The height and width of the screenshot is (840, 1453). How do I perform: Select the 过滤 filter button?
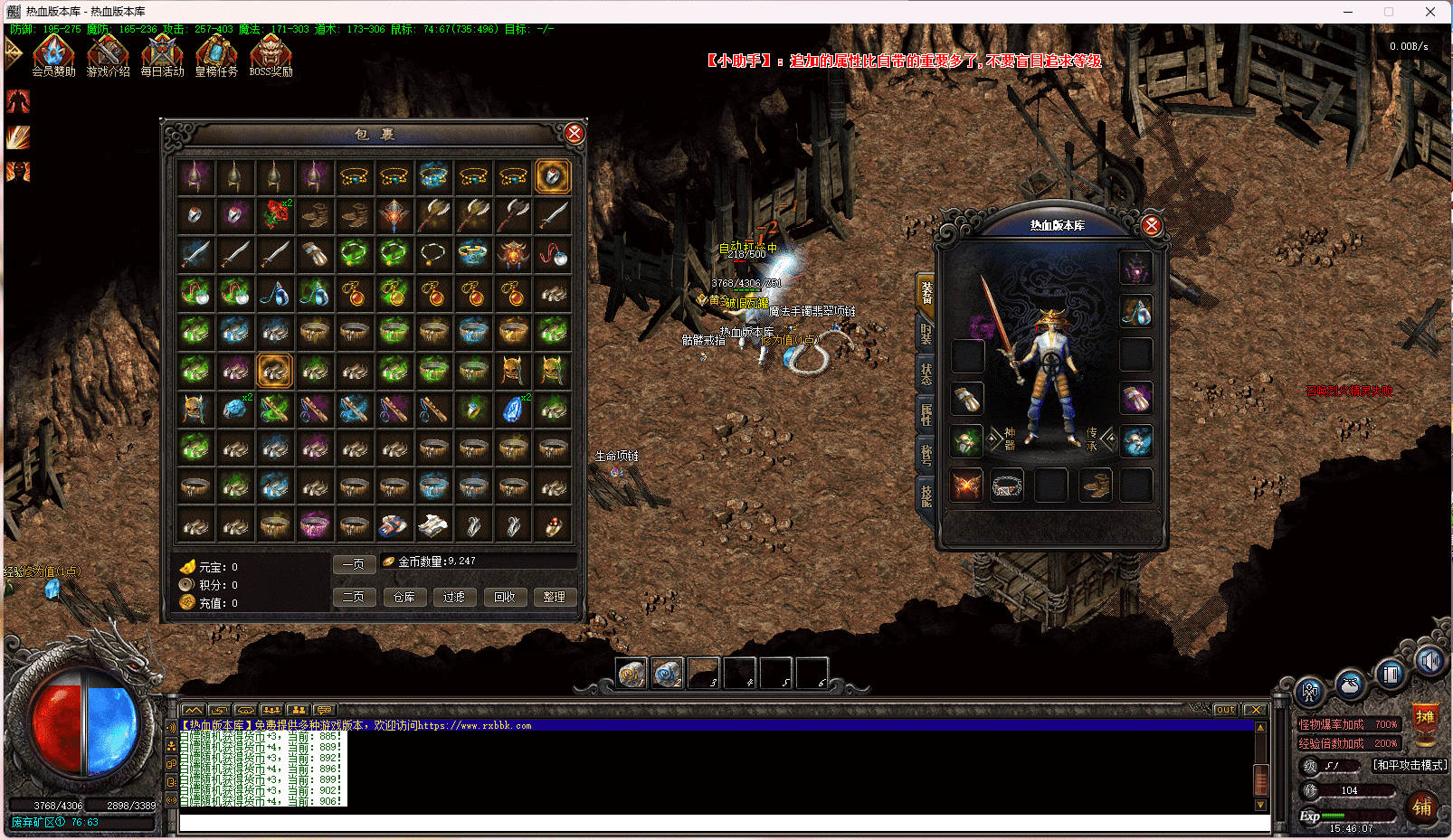454,597
